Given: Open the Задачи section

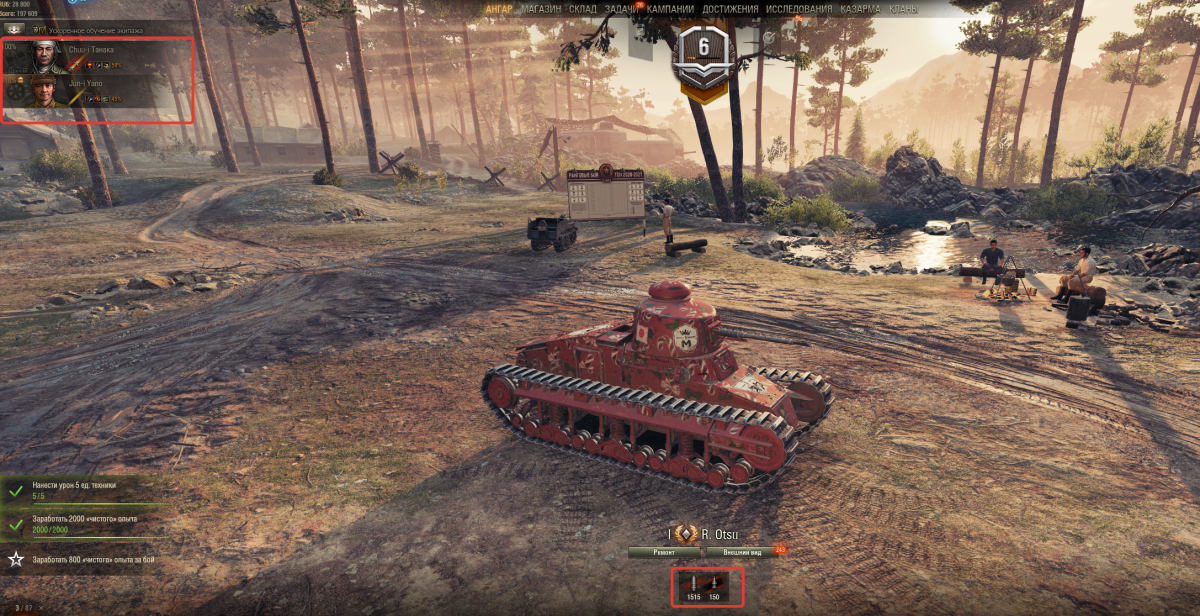Looking at the screenshot, I should click(x=621, y=9).
